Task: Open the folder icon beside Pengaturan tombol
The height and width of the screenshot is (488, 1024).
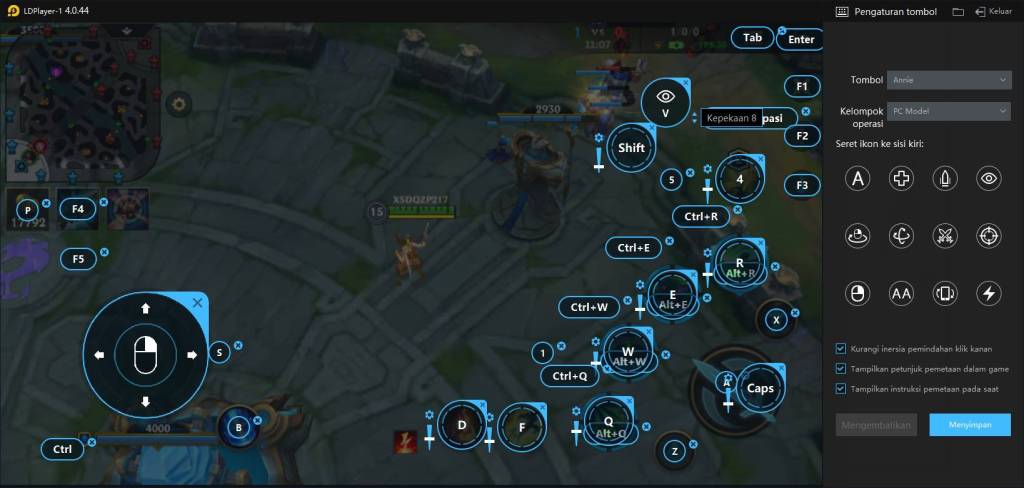Action: [x=958, y=12]
